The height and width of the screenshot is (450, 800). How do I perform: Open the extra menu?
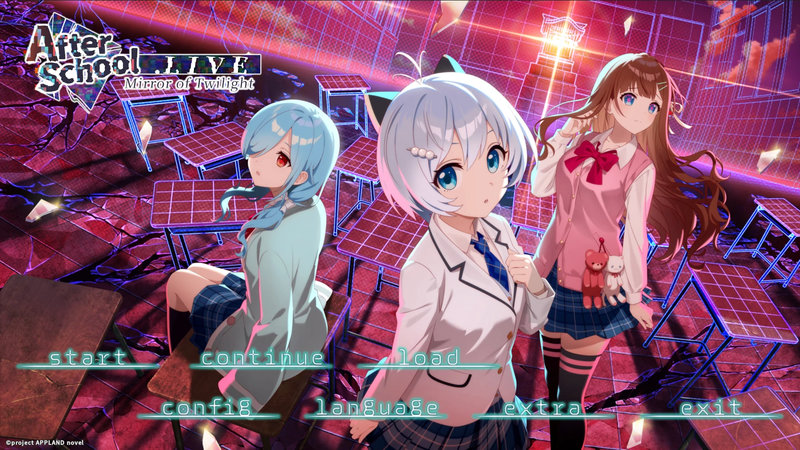541,407
